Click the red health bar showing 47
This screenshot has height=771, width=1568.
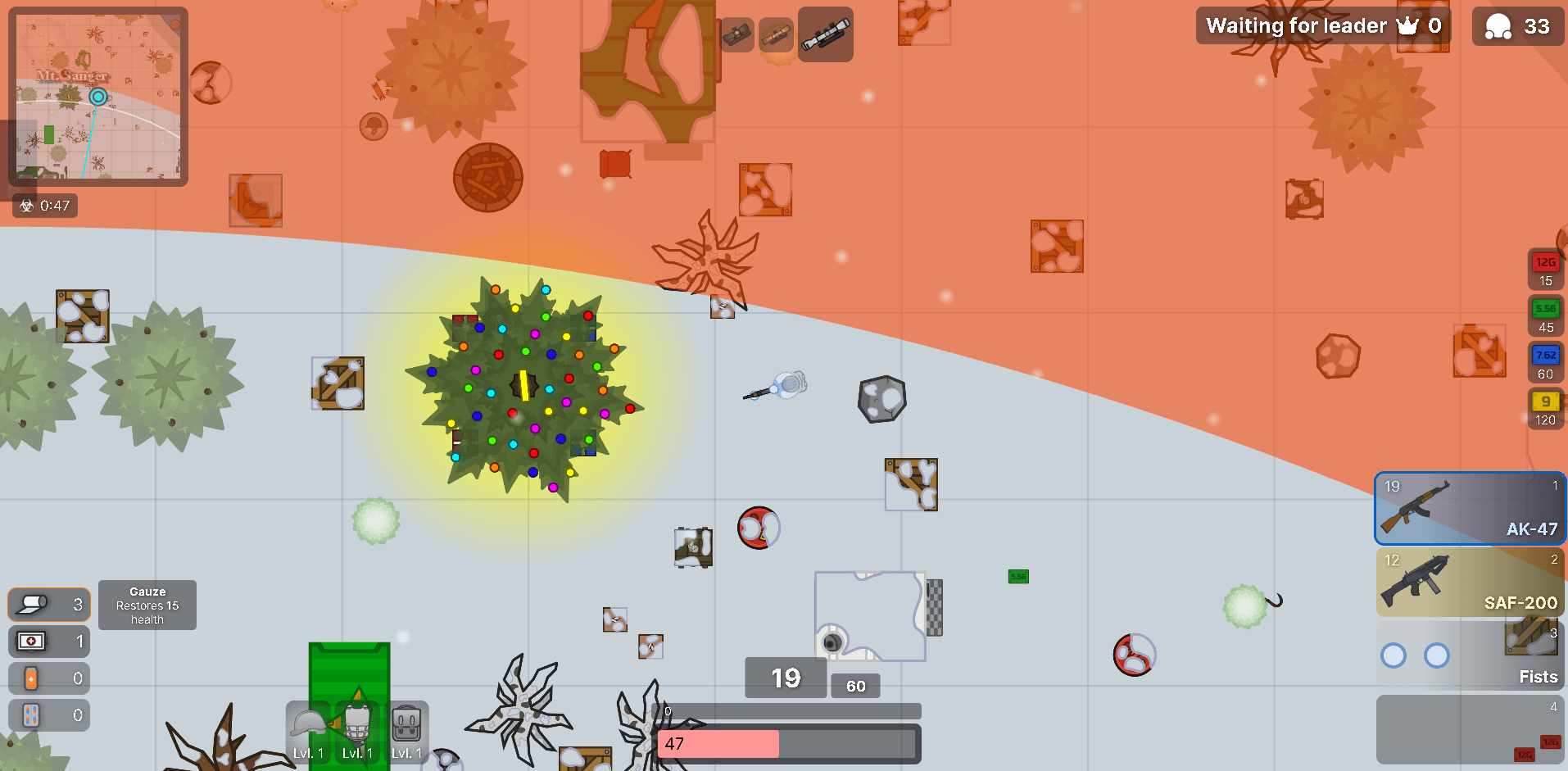point(718,744)
